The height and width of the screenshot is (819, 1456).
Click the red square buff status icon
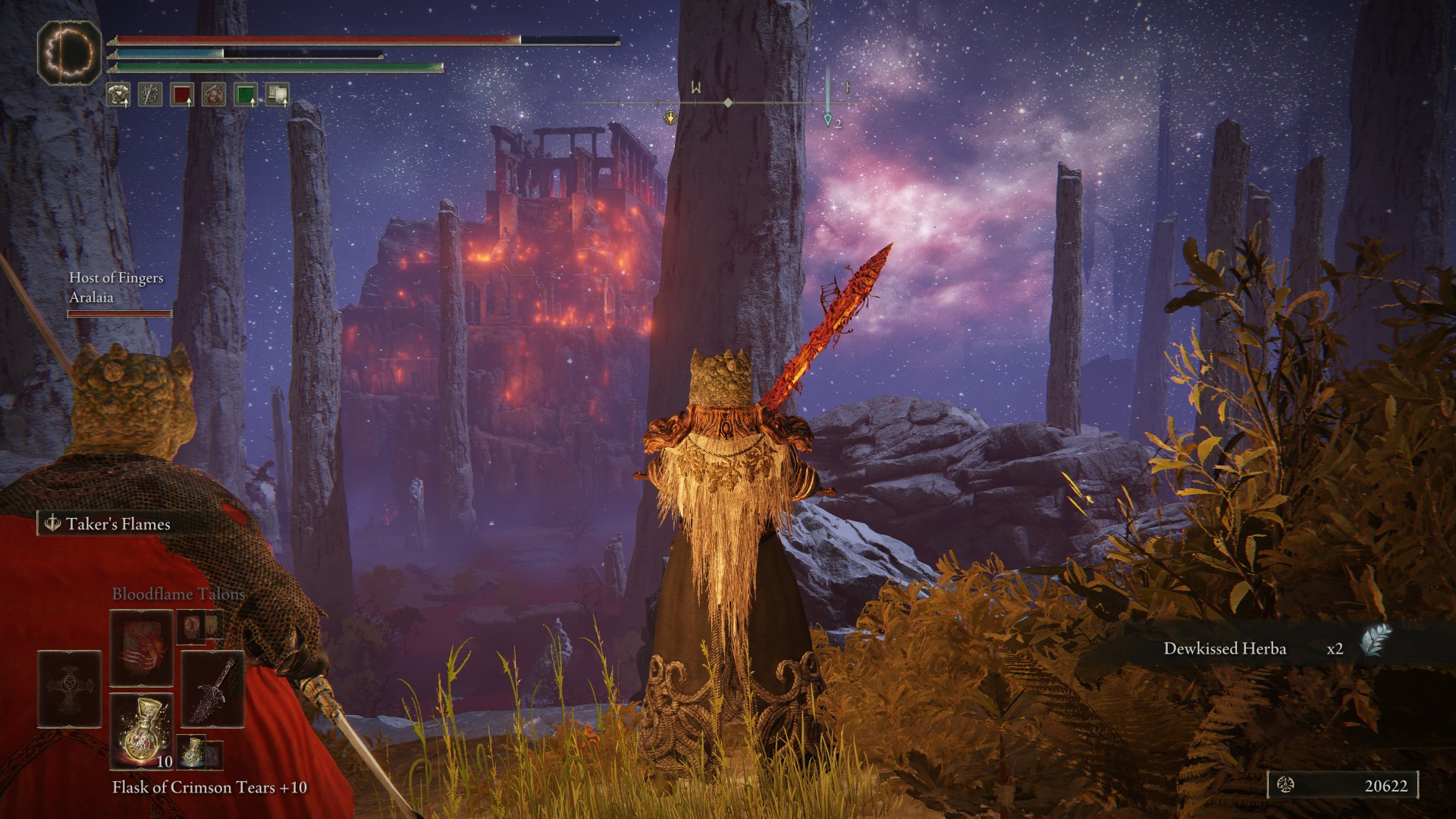pyautogui.click(x=182, y=95)
